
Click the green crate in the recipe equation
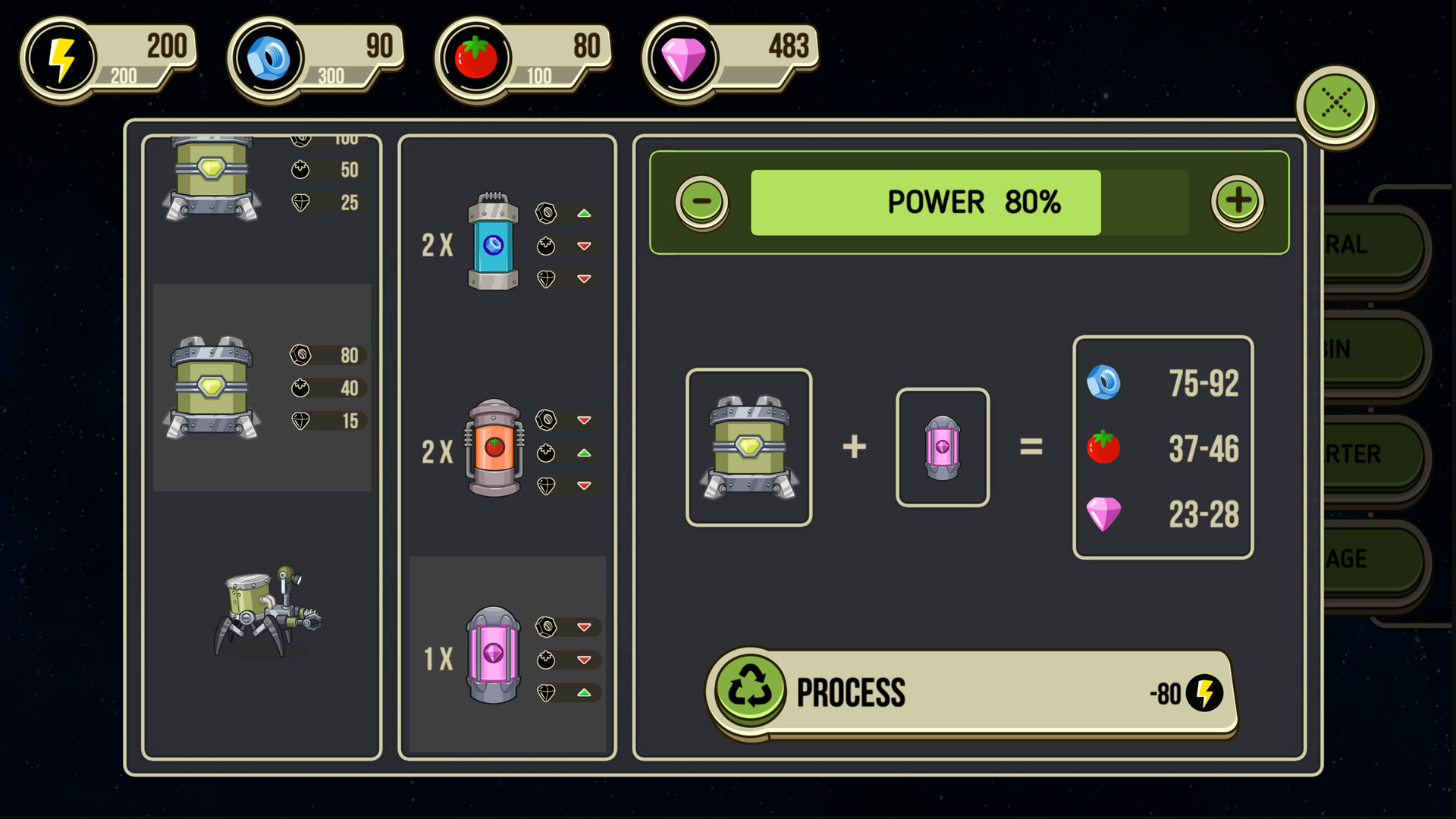pos(748,447)
